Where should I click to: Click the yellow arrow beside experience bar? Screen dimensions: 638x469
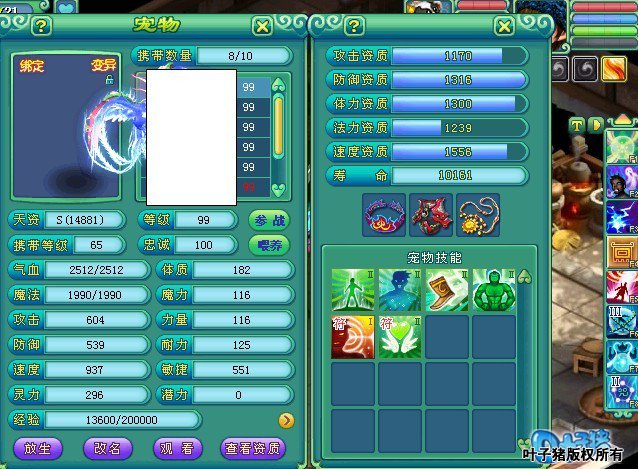[285, 420]
